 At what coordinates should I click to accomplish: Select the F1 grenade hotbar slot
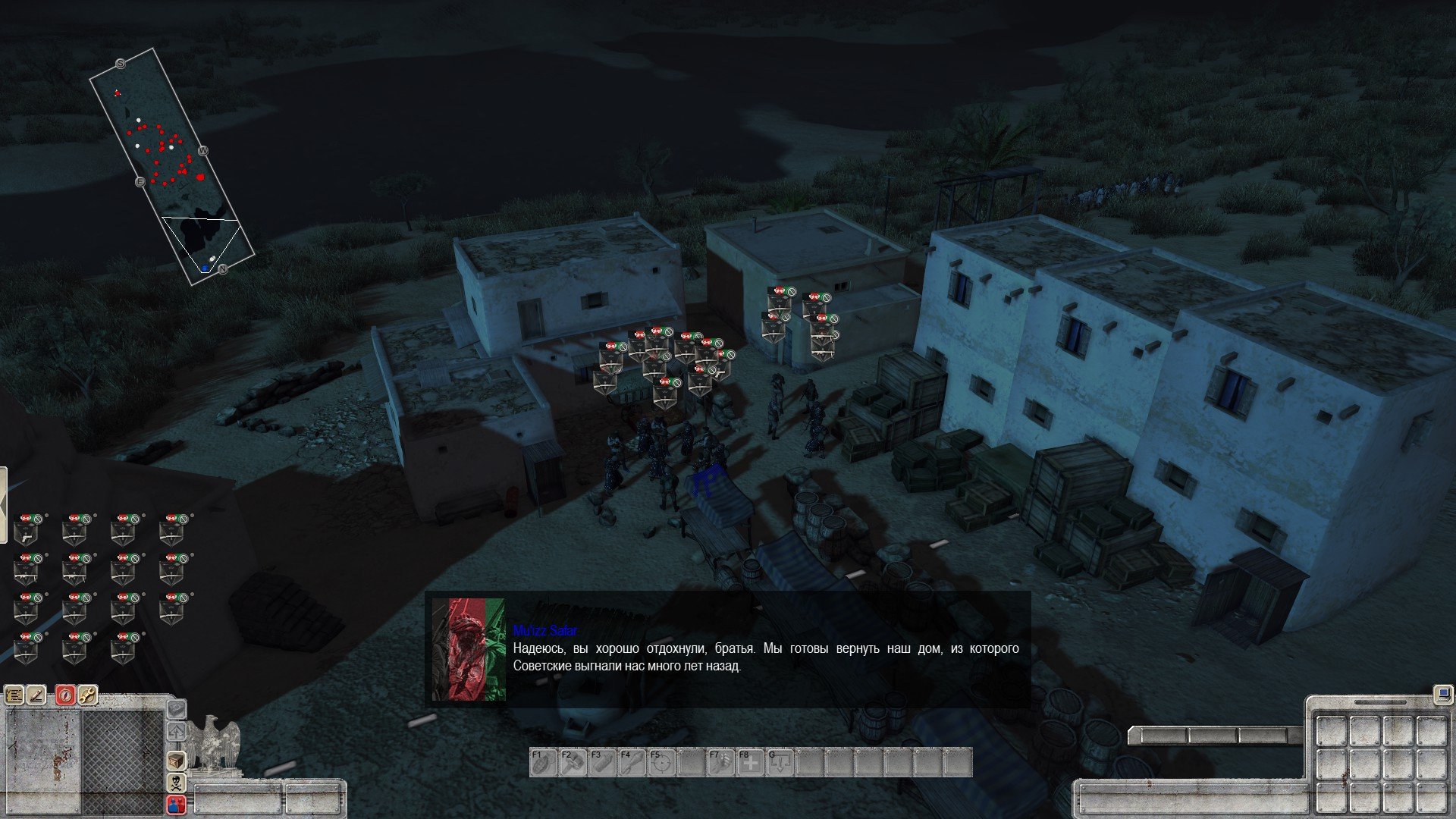pyautogui.click(x=542, y=762)
